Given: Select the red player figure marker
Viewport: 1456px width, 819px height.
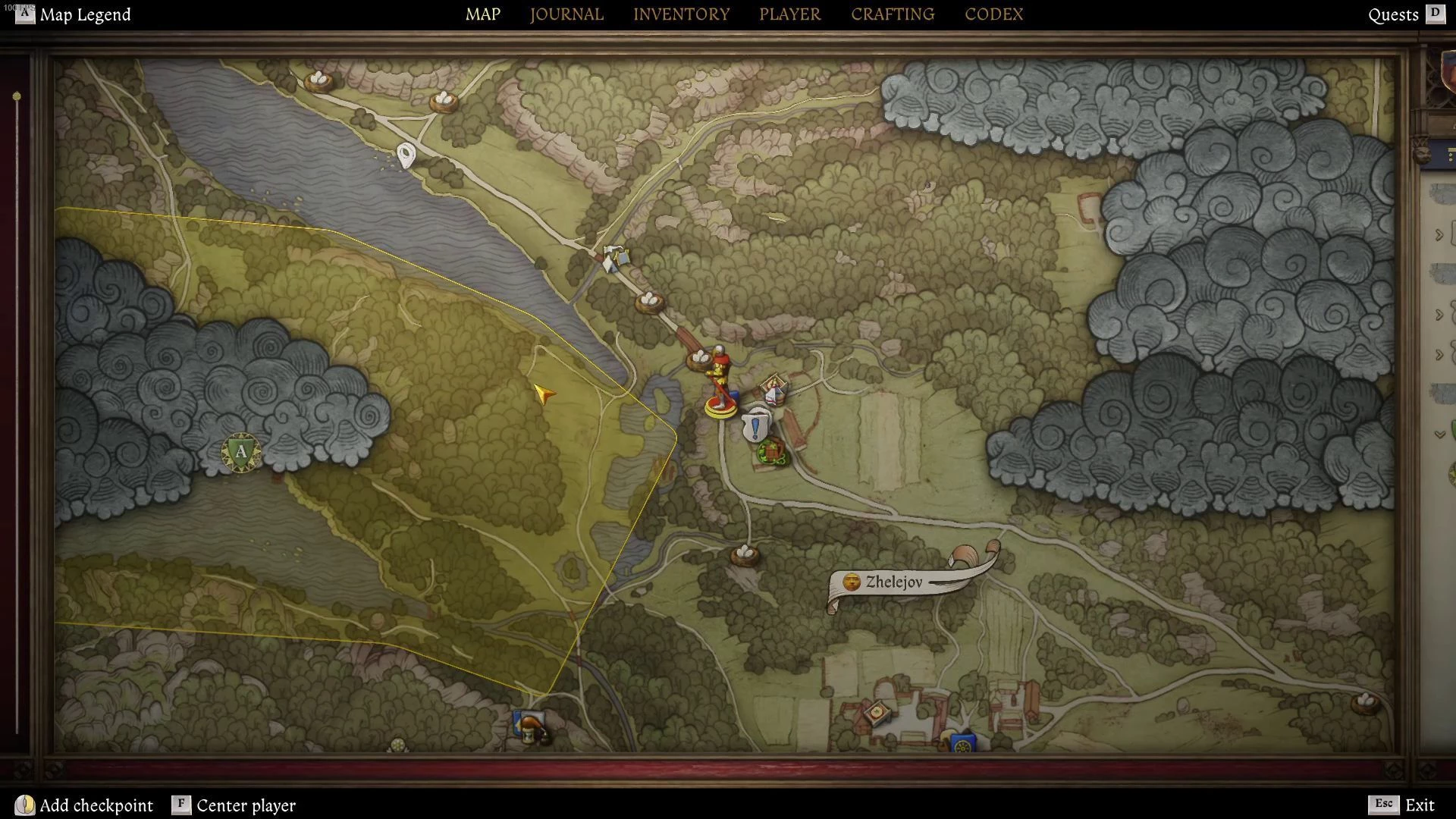Looking at the screenshot, I should pyautogui.click(x=719, y=383).
